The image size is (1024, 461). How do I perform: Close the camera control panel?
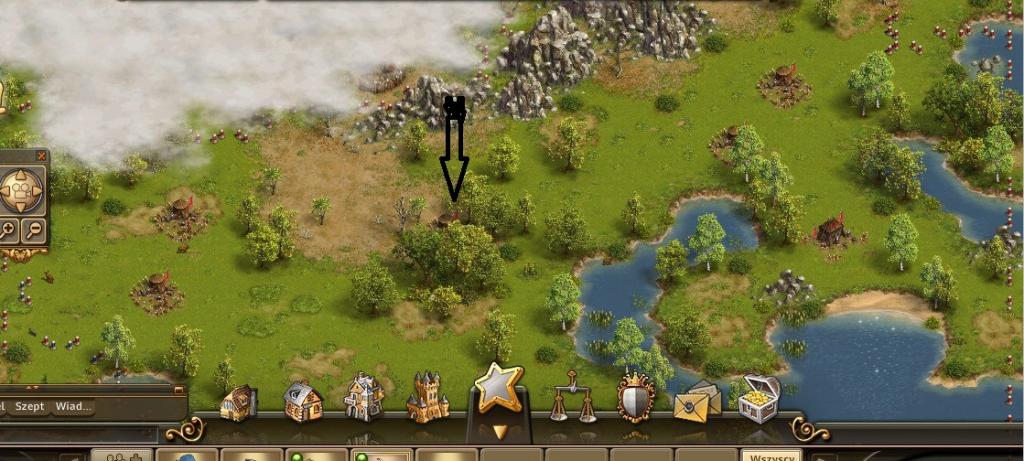[41, 156]
